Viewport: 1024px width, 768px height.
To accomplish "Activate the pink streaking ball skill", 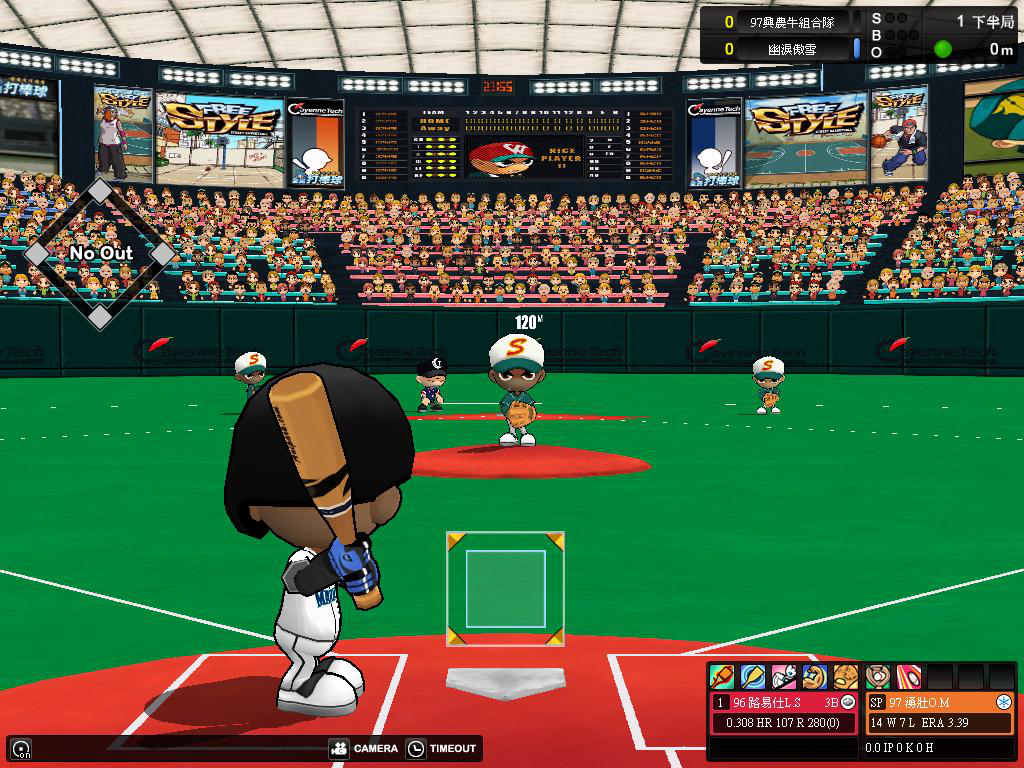I will [x=909, y=677].
